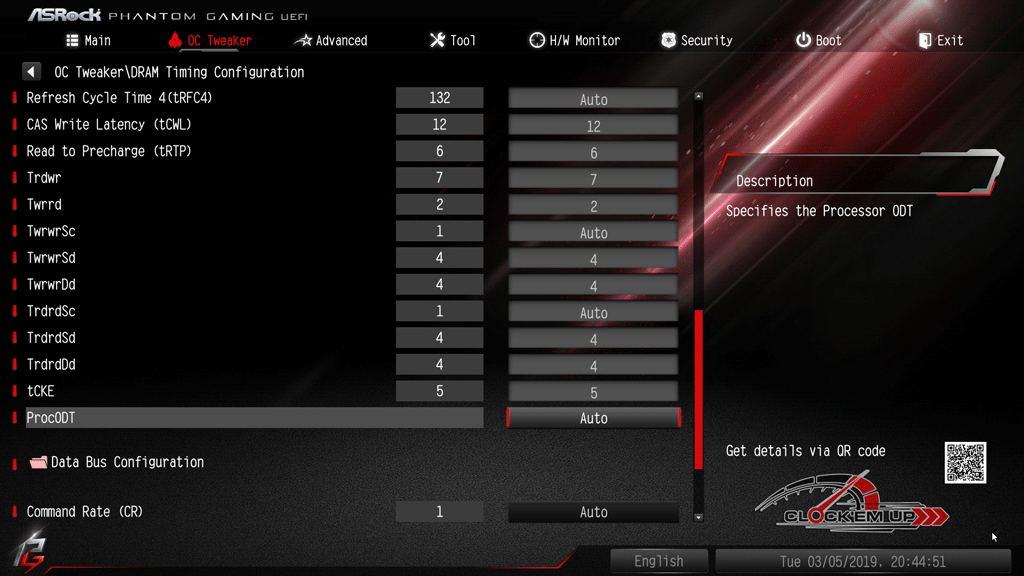
Task: Change the English language button
Action: pos(659,561)
